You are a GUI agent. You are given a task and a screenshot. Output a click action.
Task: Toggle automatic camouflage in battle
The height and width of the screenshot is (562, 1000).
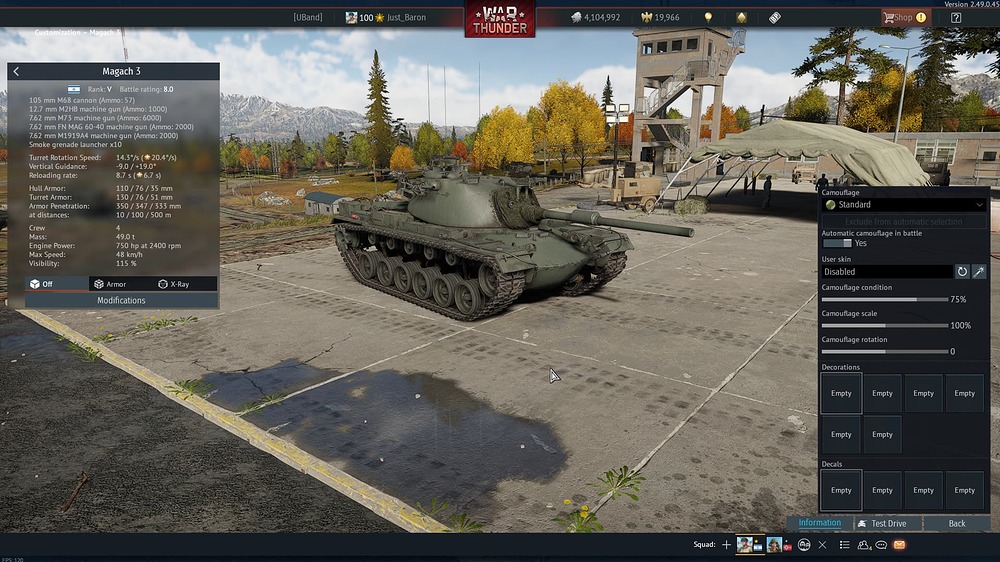pos(837,243)
